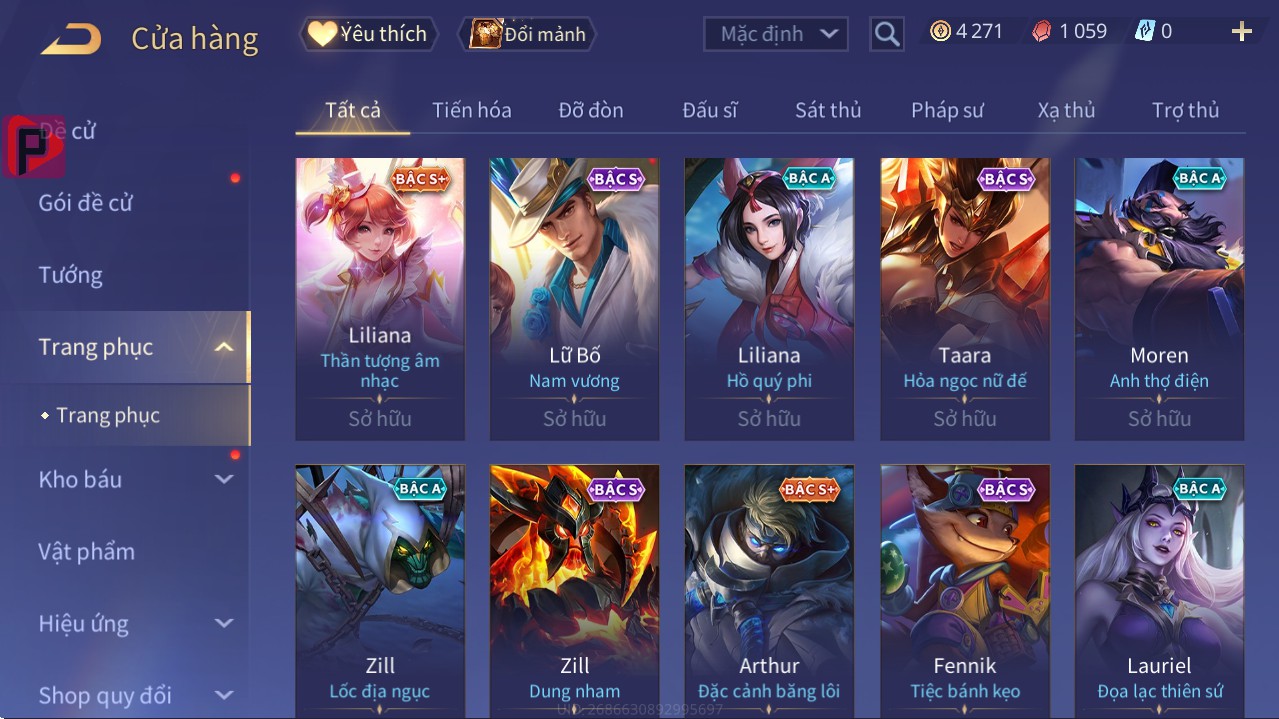Open the Tướng shop section
The height and width of the screenshot is (719, 1279).
[x=71, y=275]
